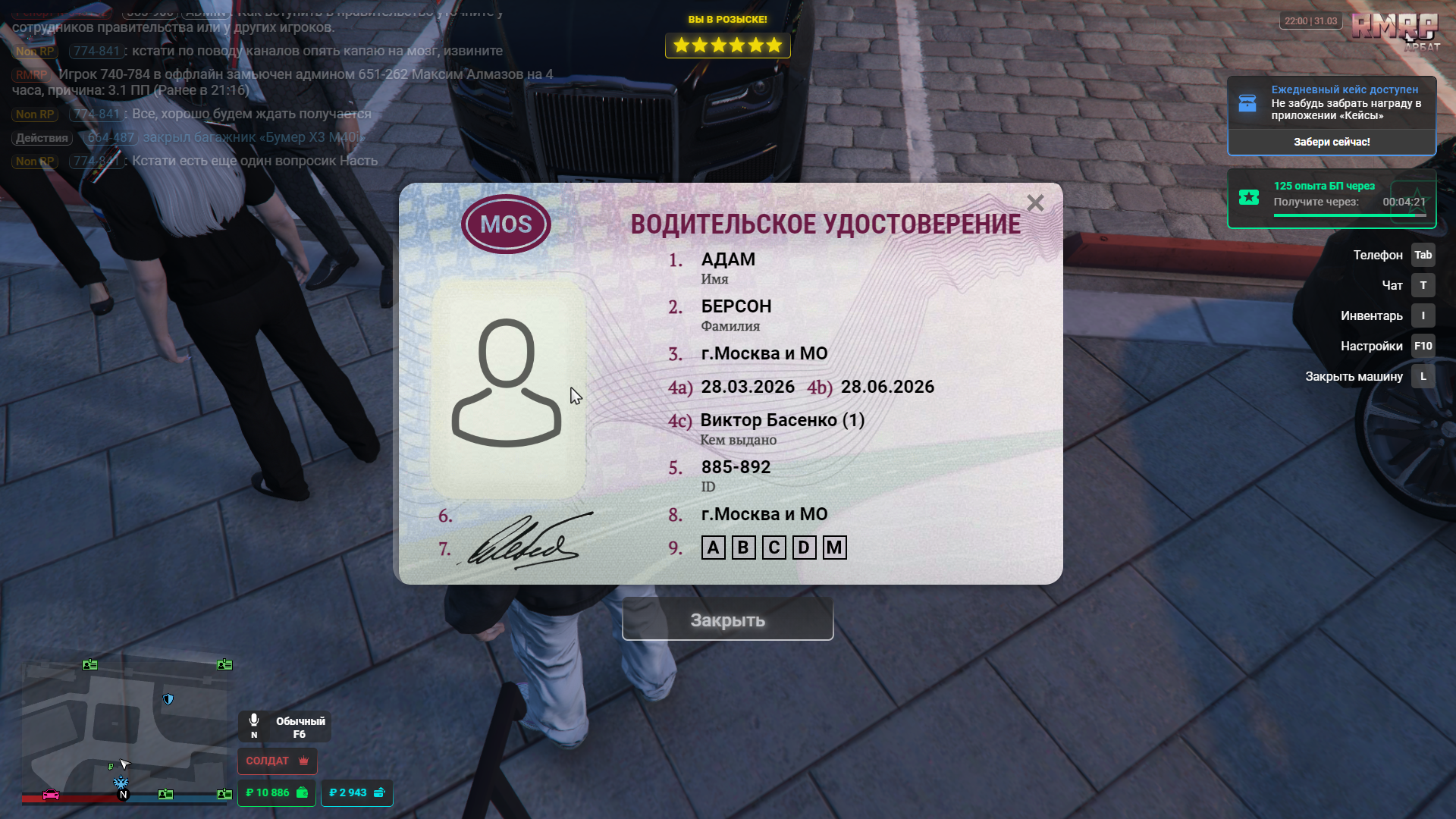Select the MOS region emblem on the license
The image size is (1456, 819).
click(506, 224)
